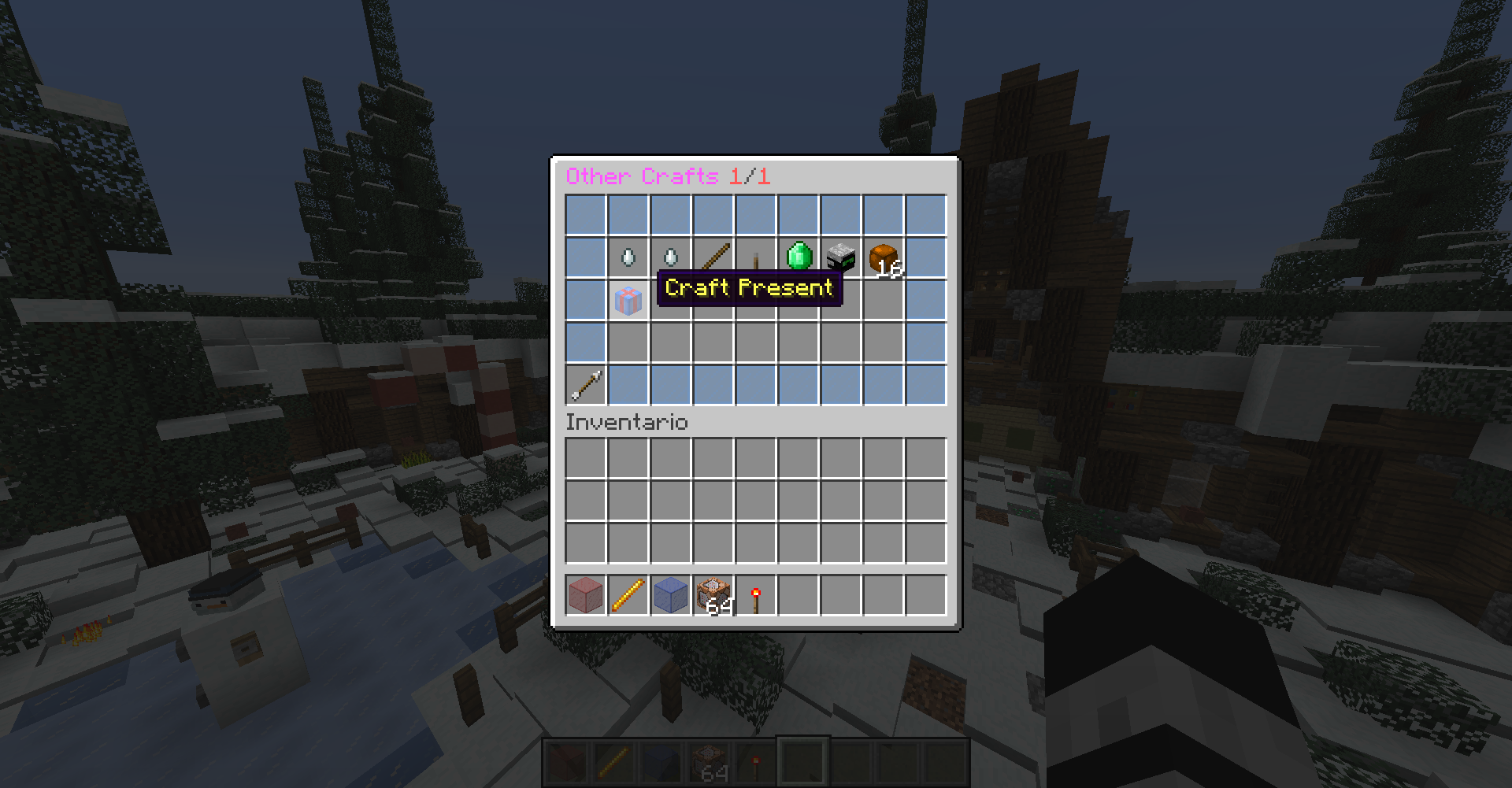The image size is (1512, 788).
Task: Grab the stack of 64 crafting tables
Action: 713,596
